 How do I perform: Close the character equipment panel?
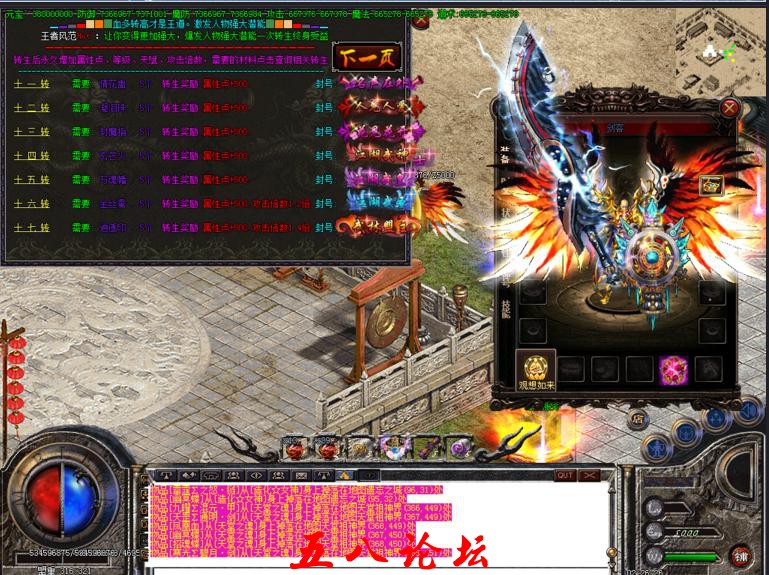730,107
